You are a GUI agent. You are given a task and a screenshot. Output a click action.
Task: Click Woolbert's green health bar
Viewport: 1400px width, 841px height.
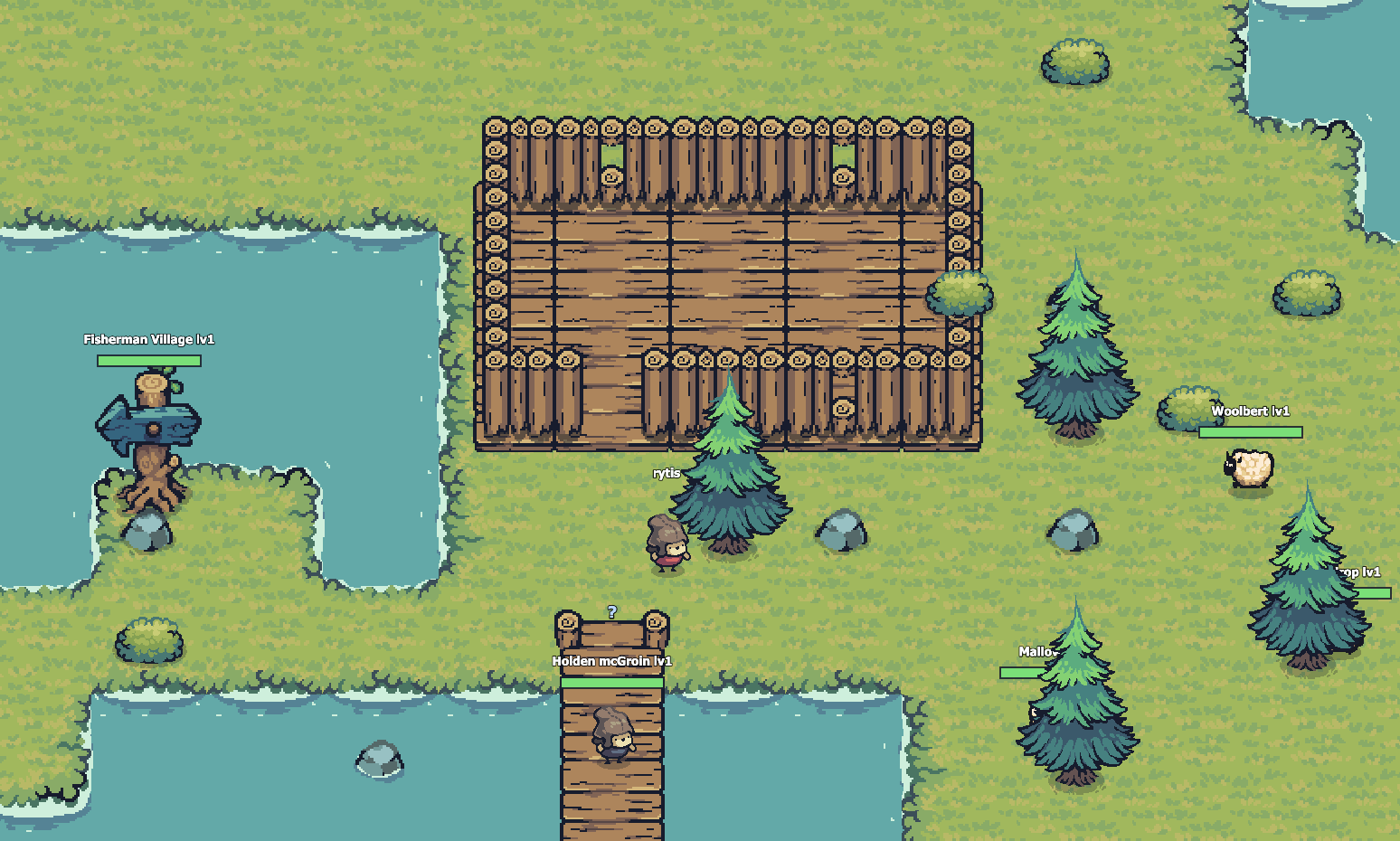pyautogui.click(x=1250, y=431)
